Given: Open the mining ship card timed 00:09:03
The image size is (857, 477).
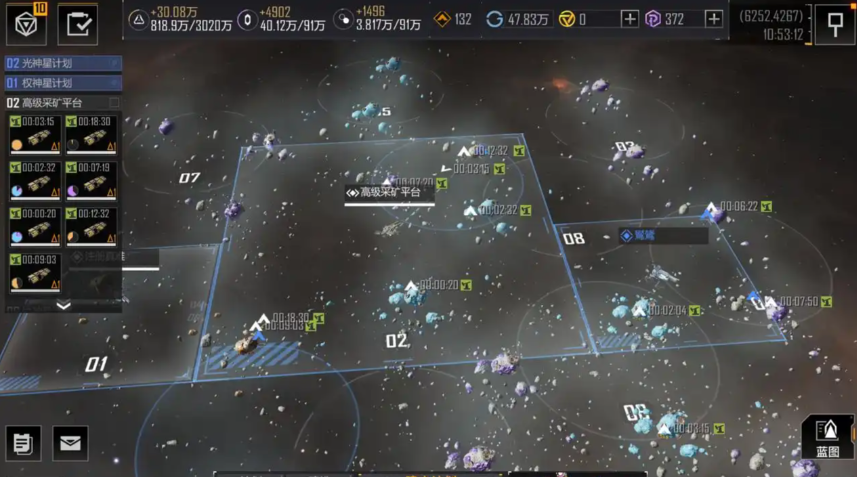Looking at the screenshot, I should tap(36, 273).
